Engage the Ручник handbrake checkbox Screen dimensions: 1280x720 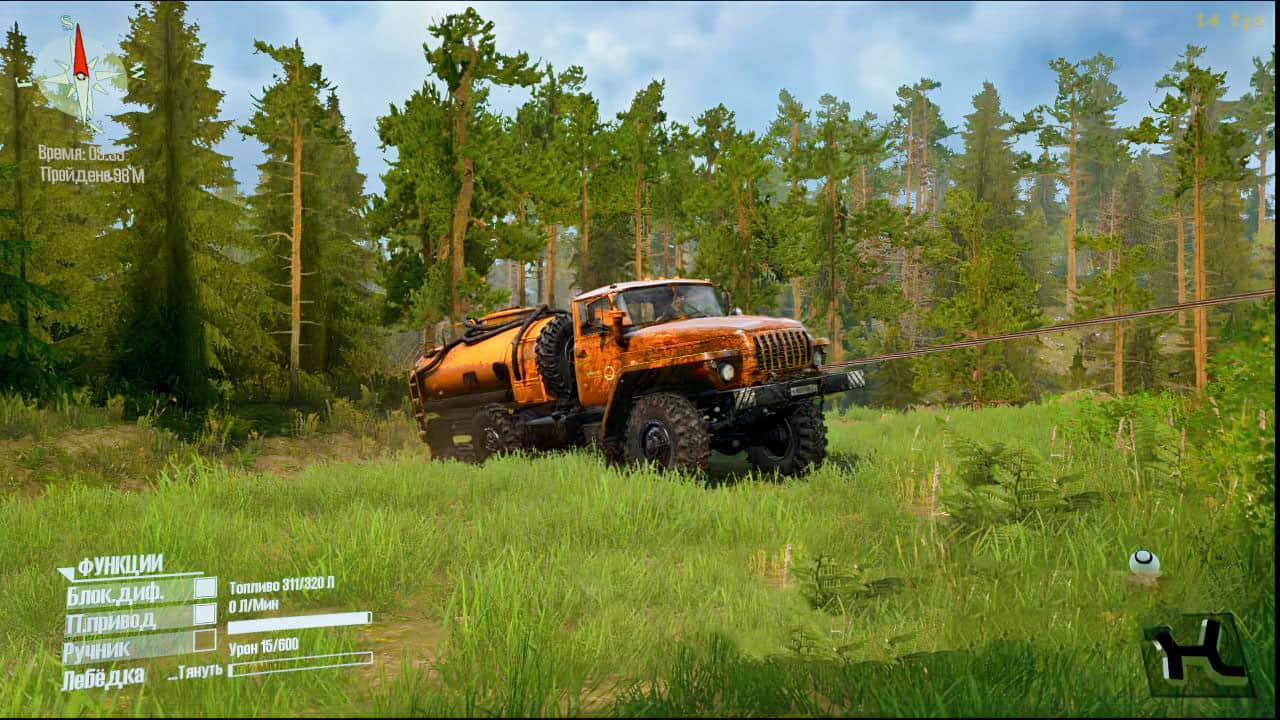coord(203,641)
